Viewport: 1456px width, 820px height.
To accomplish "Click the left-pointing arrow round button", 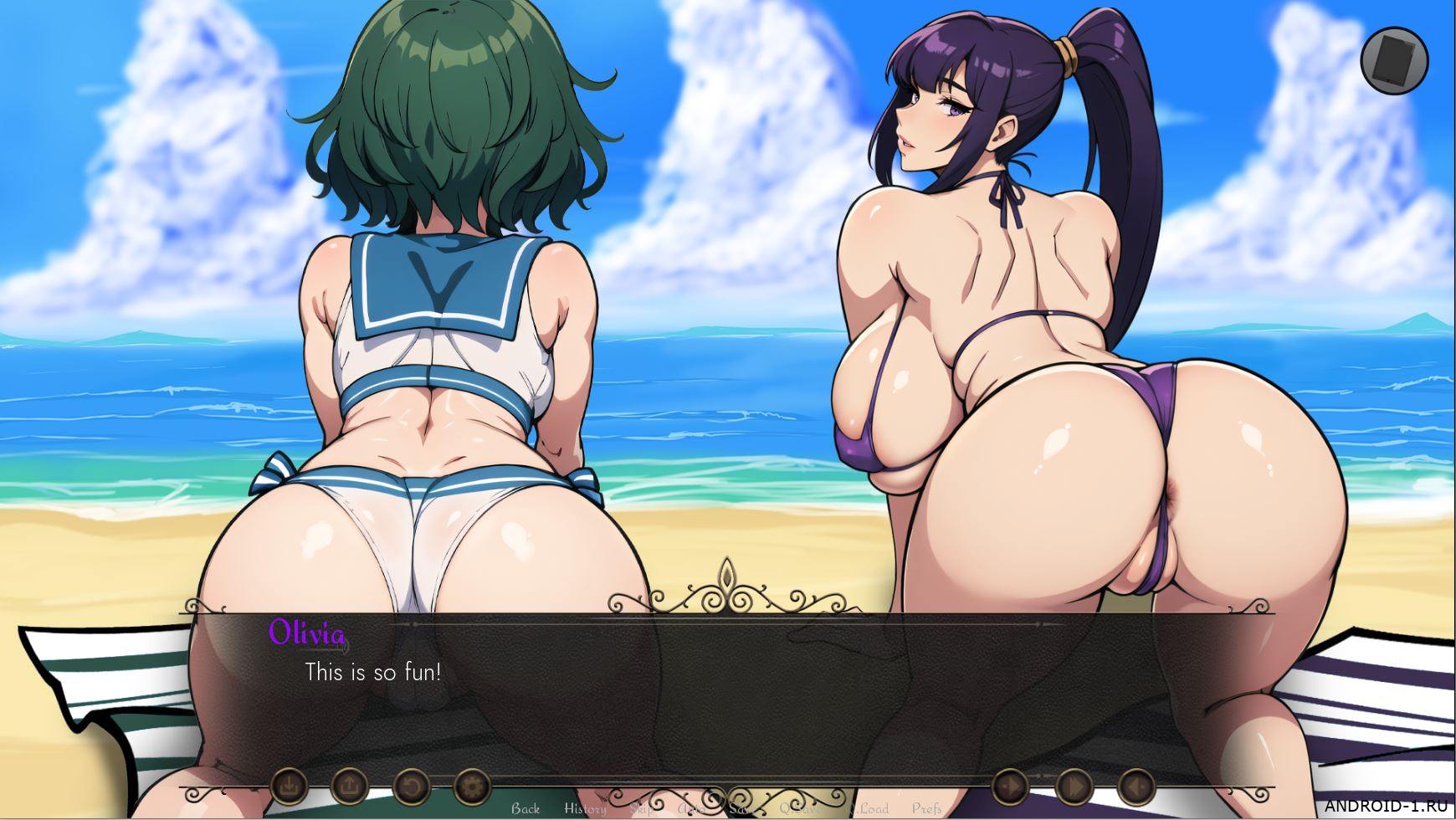I will [x=1136, y=787].
